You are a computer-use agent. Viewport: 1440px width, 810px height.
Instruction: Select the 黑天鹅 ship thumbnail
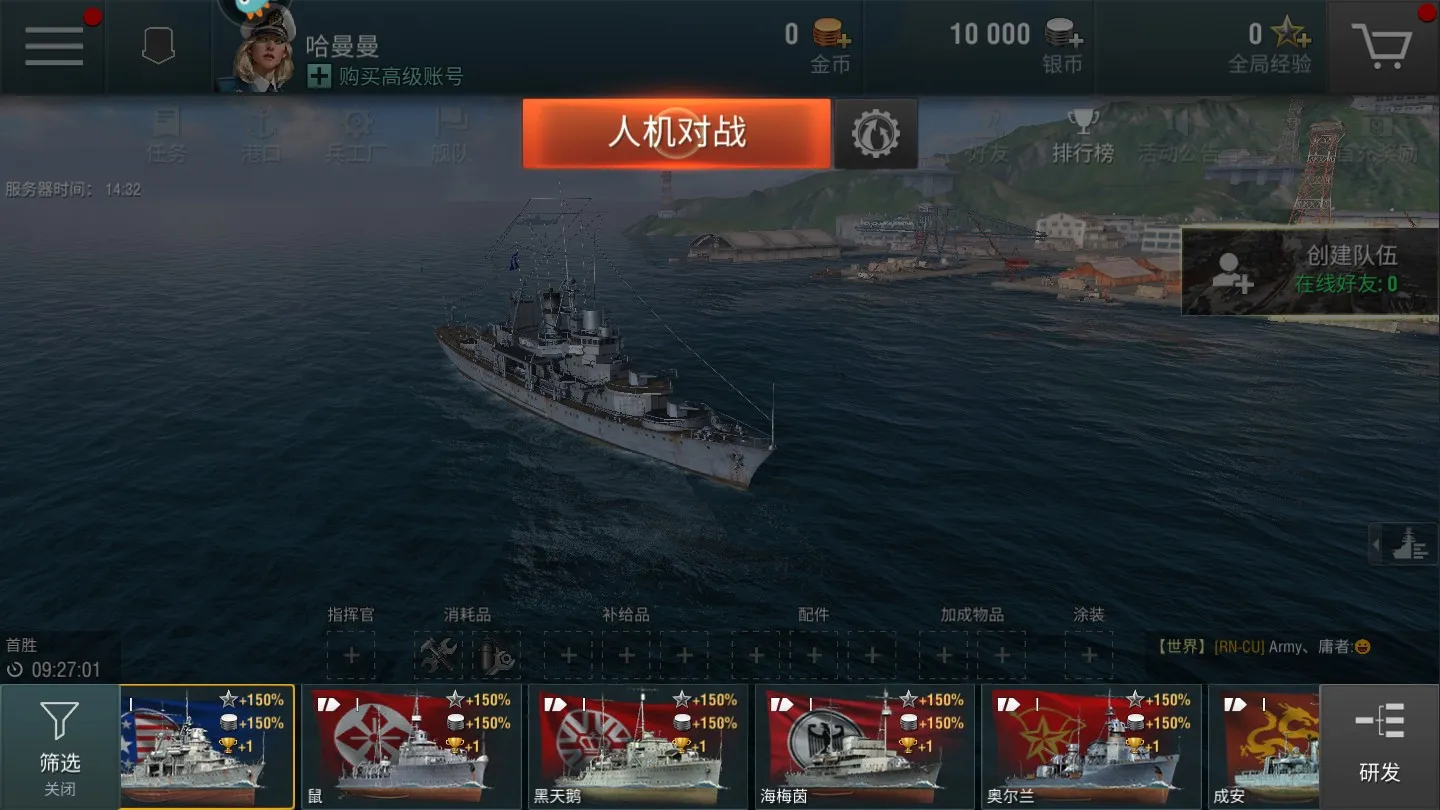637,745
